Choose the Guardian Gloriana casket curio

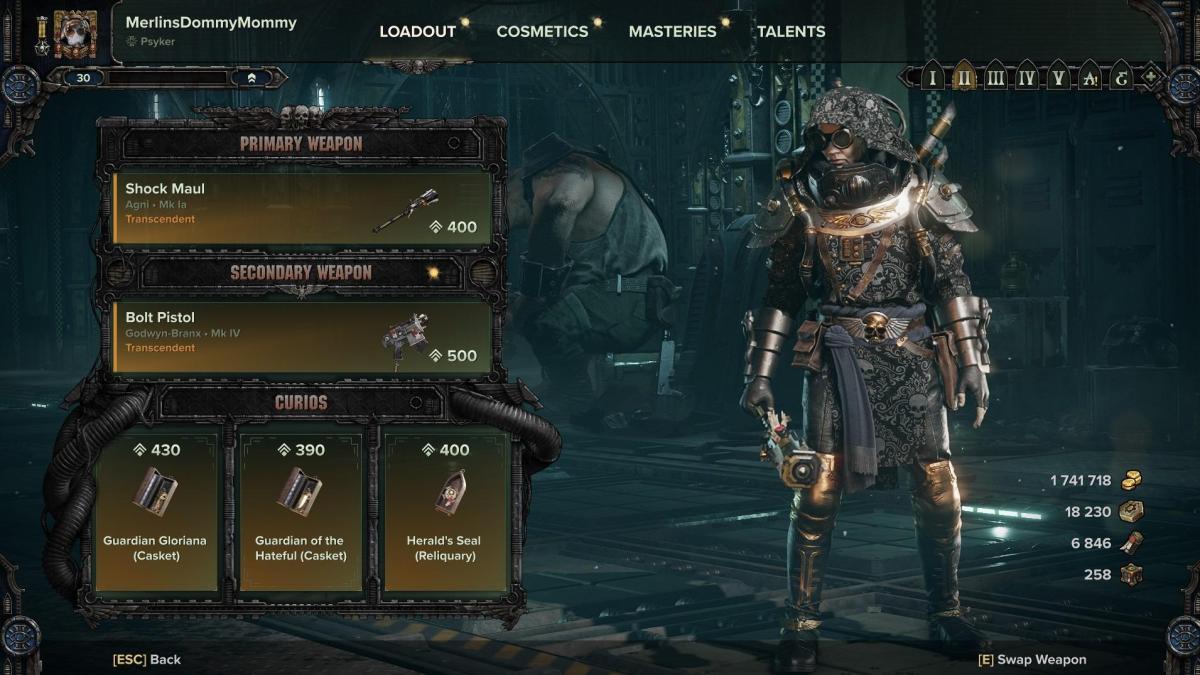(x=155, y=510)
